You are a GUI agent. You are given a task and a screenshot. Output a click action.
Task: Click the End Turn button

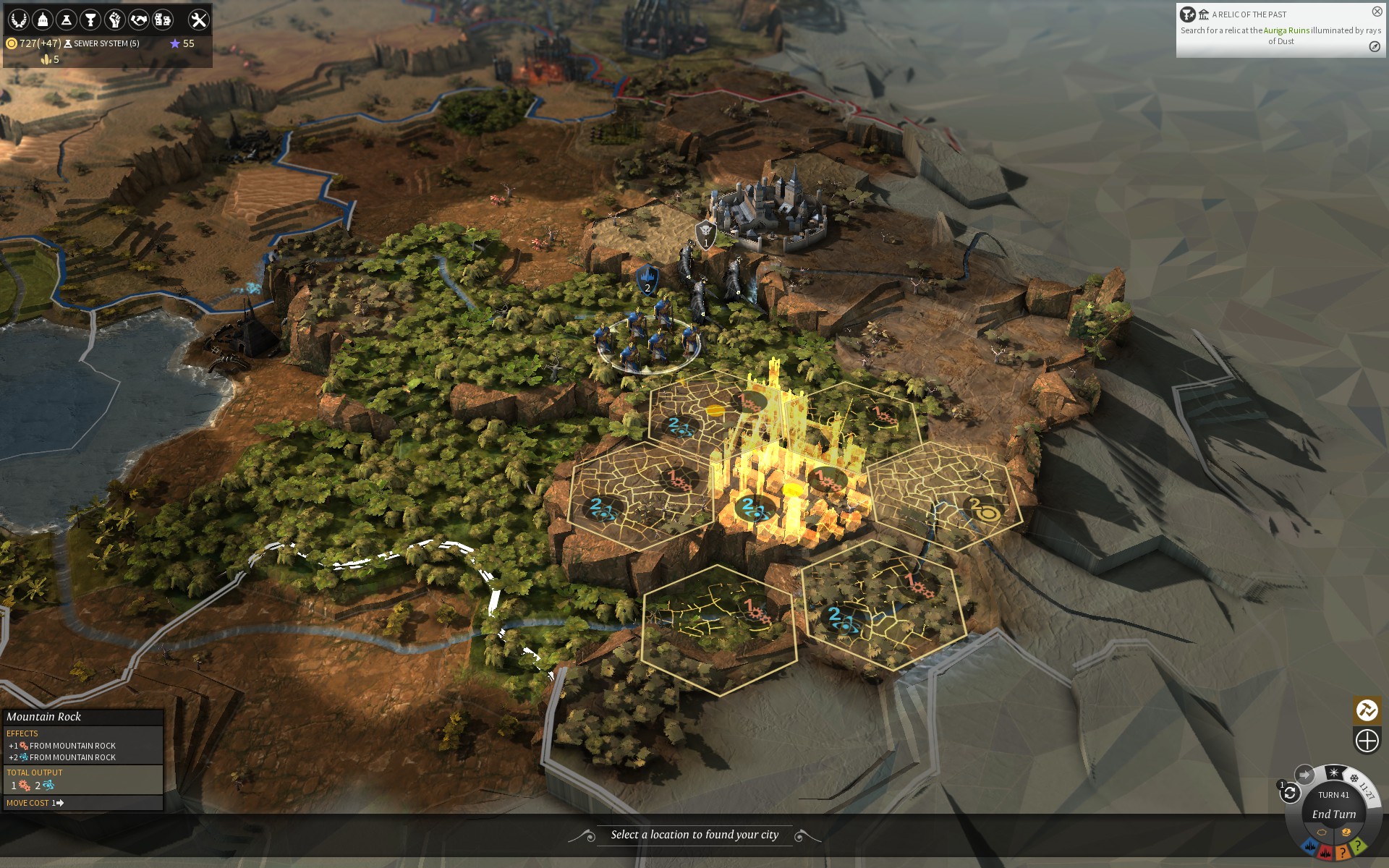(1334, 814)
